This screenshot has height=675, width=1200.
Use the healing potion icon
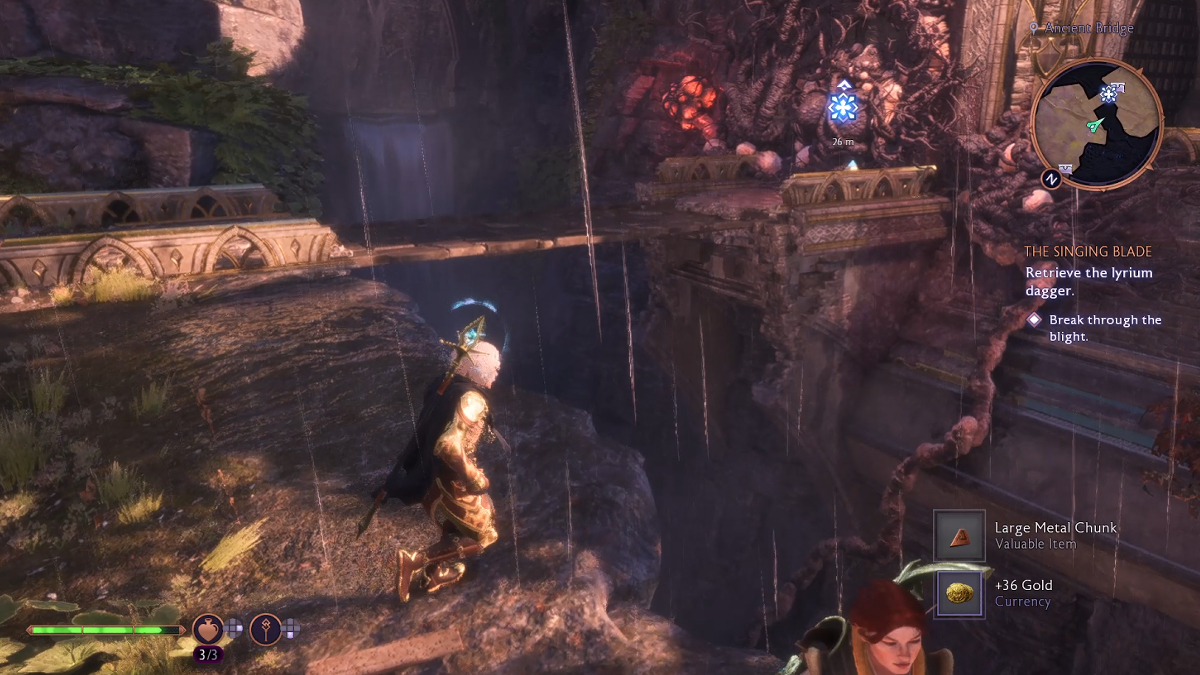coord(208,629)
